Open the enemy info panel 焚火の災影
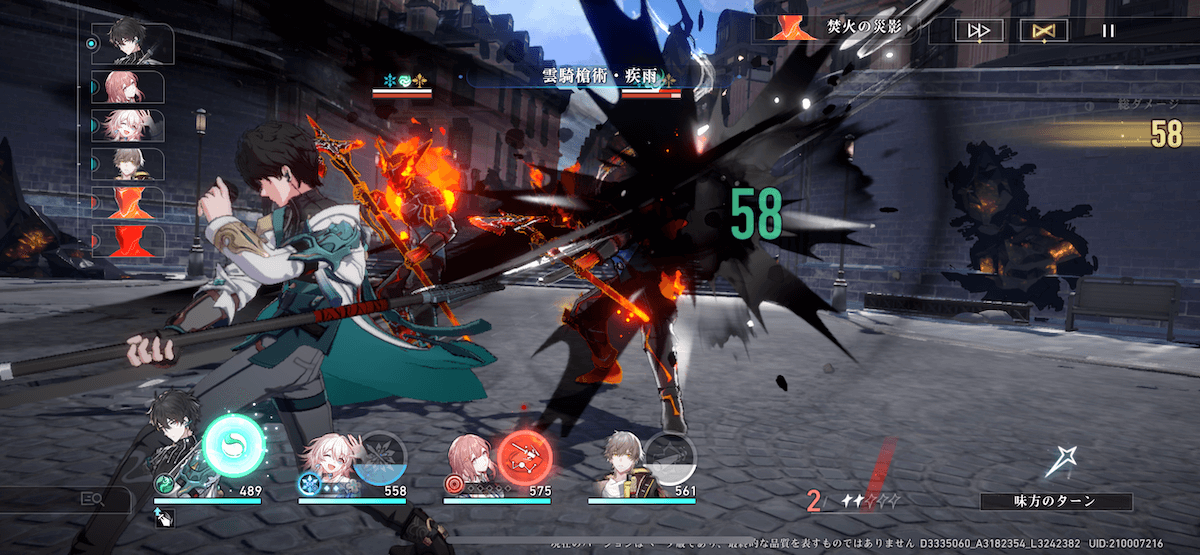Screen dimensions: 1200x555 [x=838, y=29]
